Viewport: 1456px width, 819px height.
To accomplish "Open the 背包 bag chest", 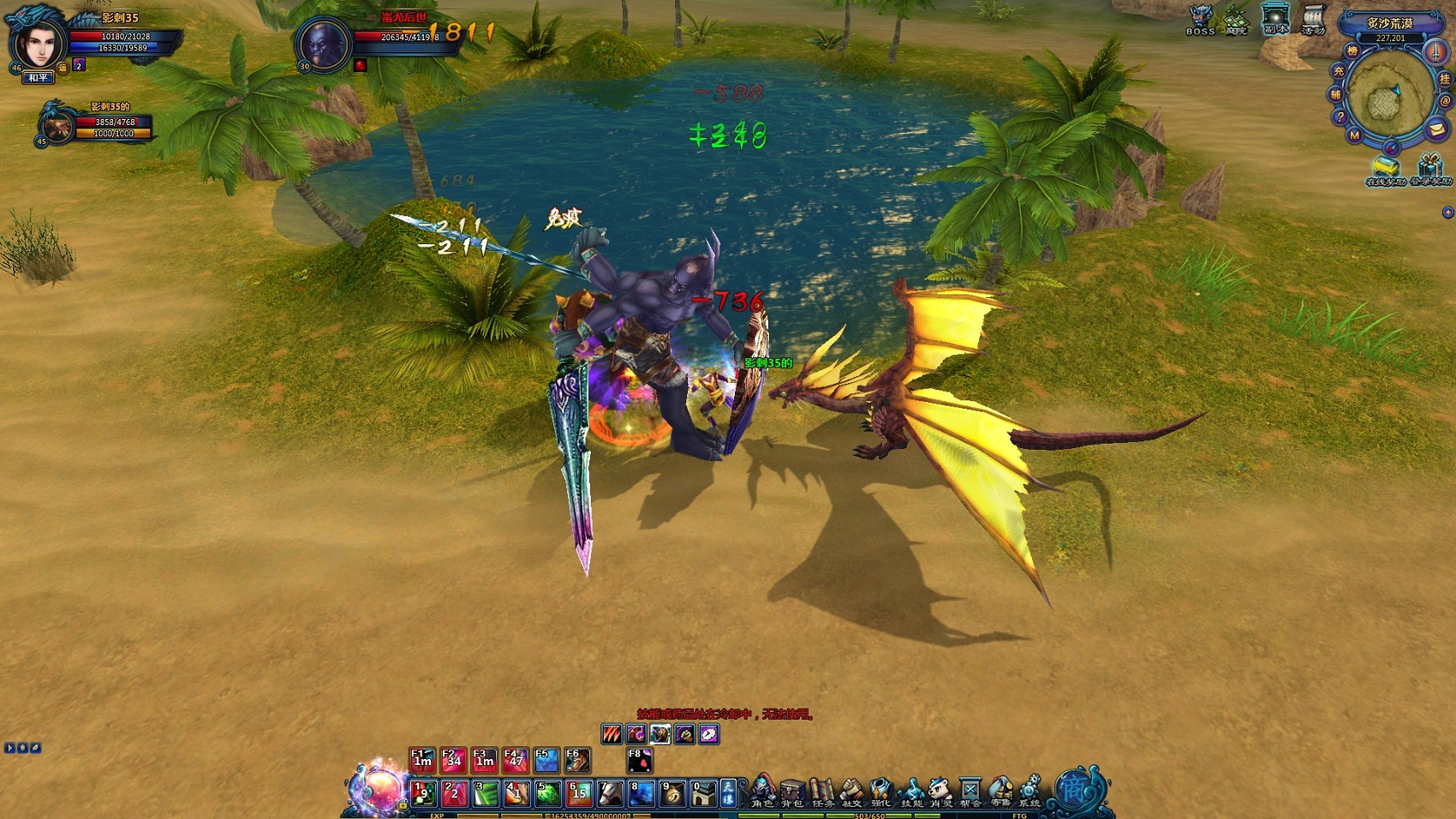I will tap(792, 792).
